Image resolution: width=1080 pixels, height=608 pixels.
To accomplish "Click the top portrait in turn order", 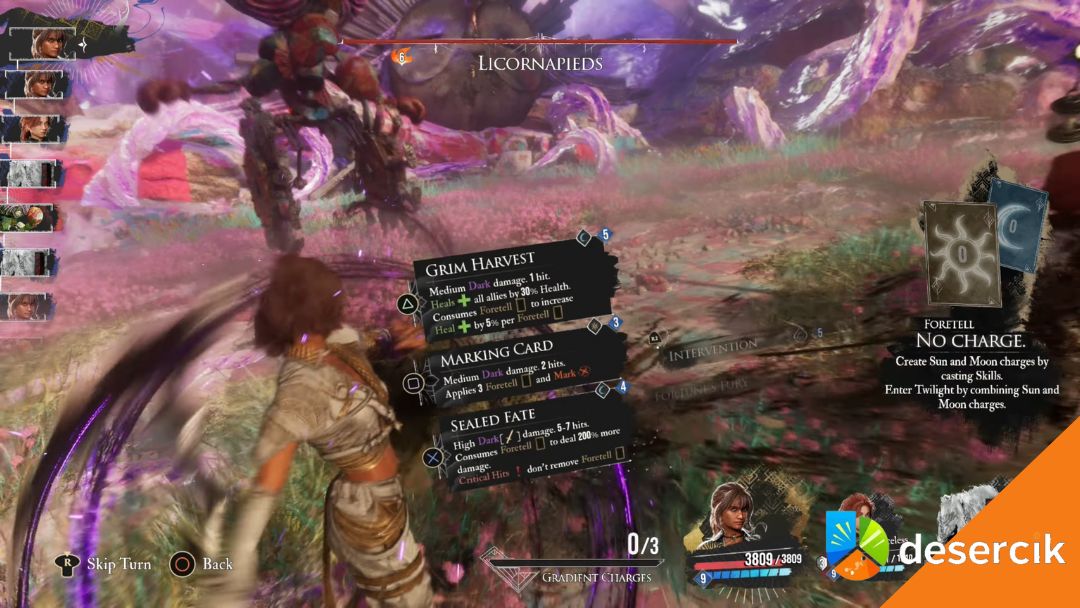I will tap(46, 43).
